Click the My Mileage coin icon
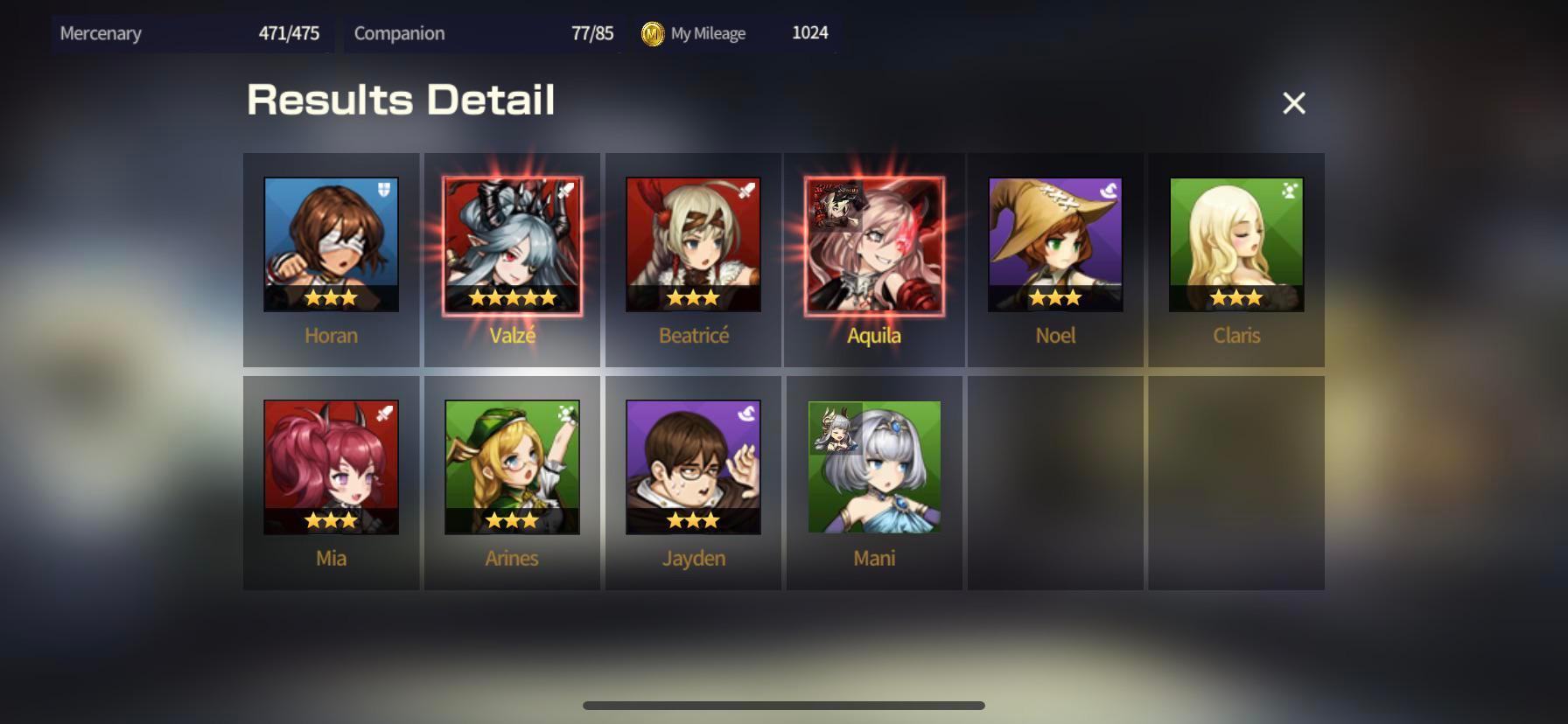 pos(651,32)
